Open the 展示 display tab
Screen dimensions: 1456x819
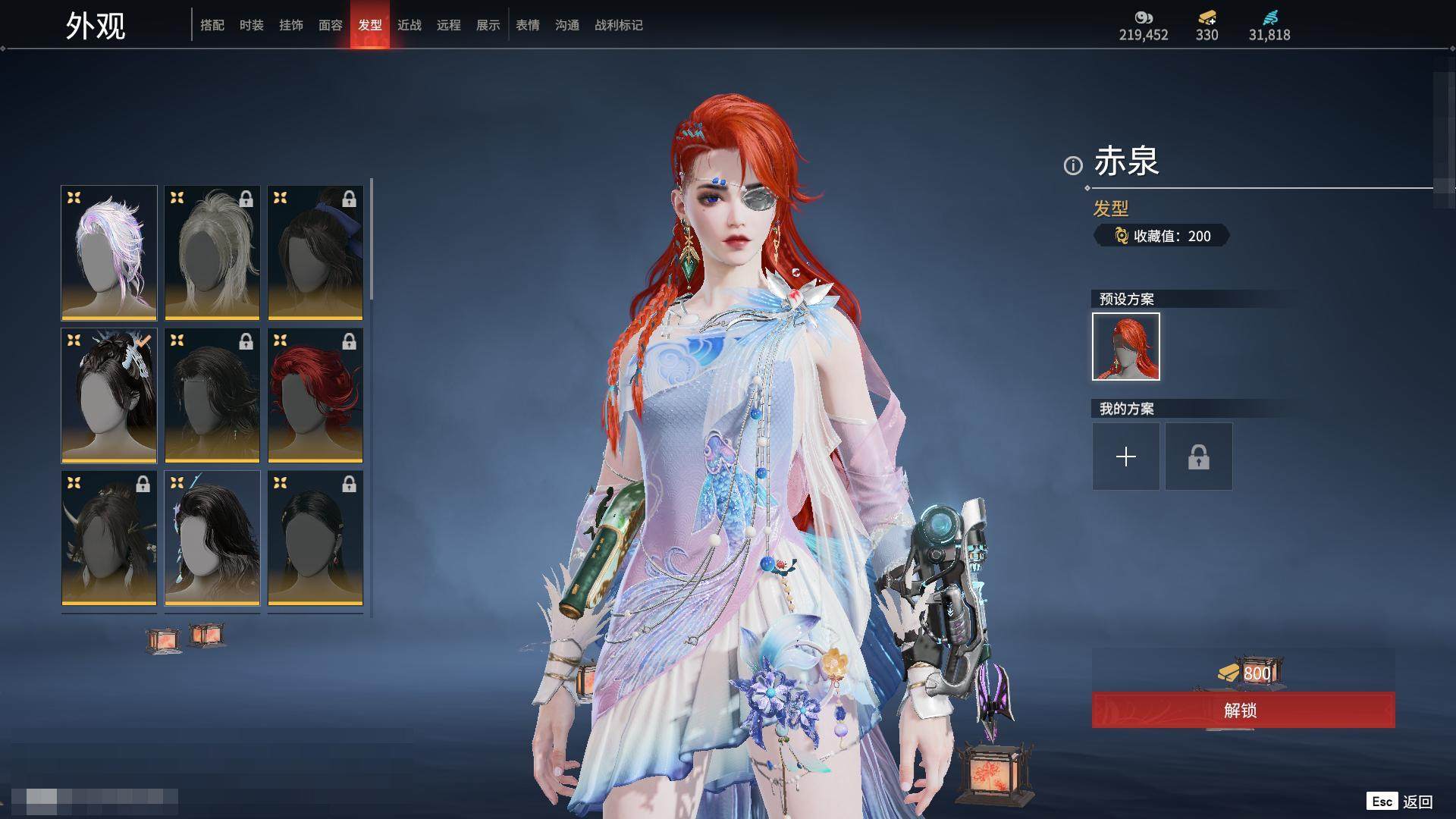tap(488, 25)
